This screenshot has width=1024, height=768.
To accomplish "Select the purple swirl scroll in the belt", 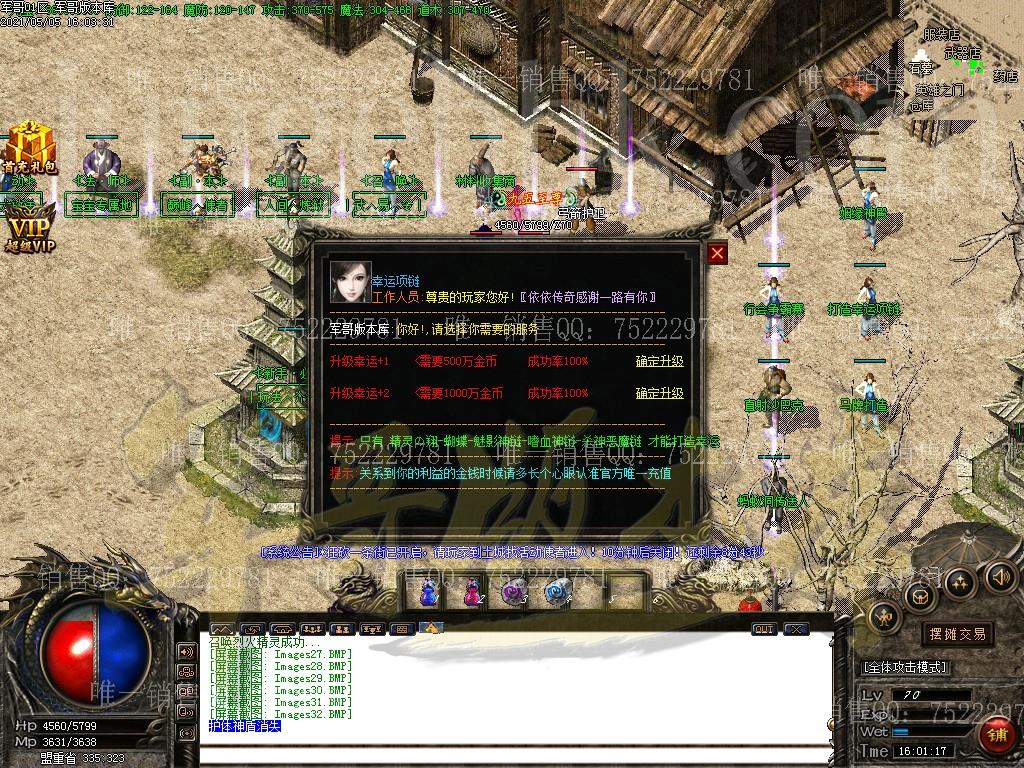I will [515, 593].
